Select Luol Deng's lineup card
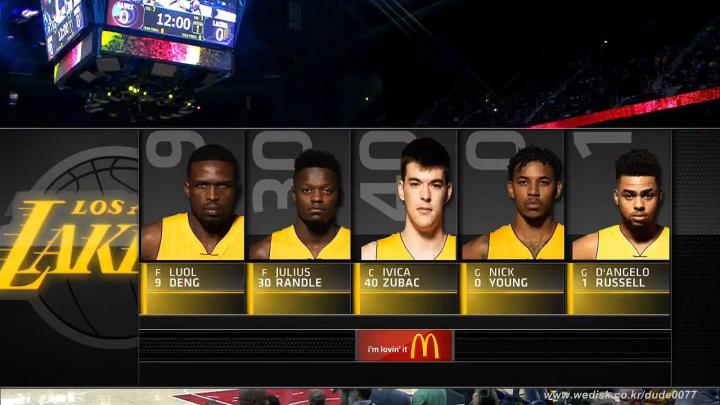This screenshot has width=720, height=405. click(193, 220)
